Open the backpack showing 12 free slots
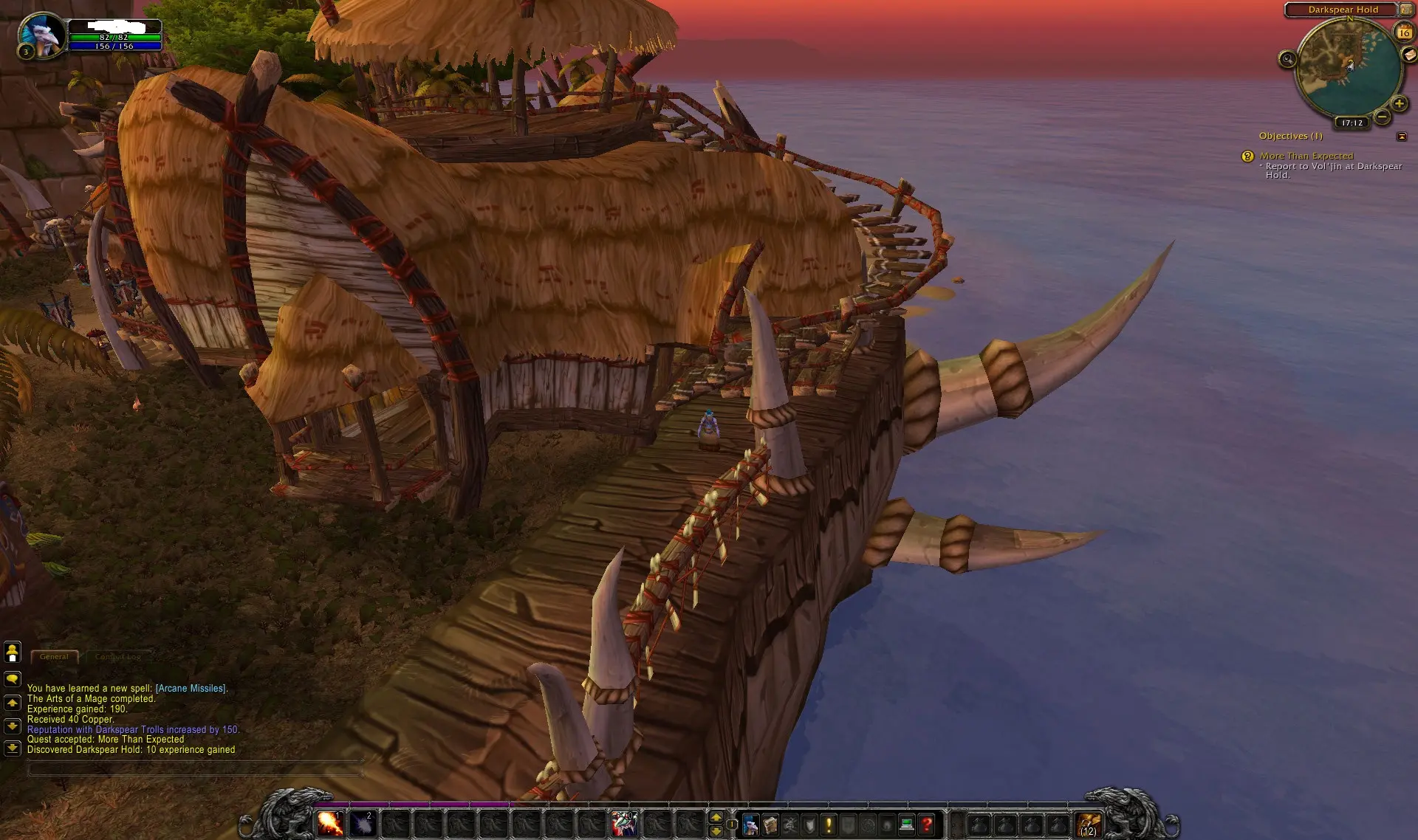This screenshot has width=1418, height=840. tap(1088, 824)
